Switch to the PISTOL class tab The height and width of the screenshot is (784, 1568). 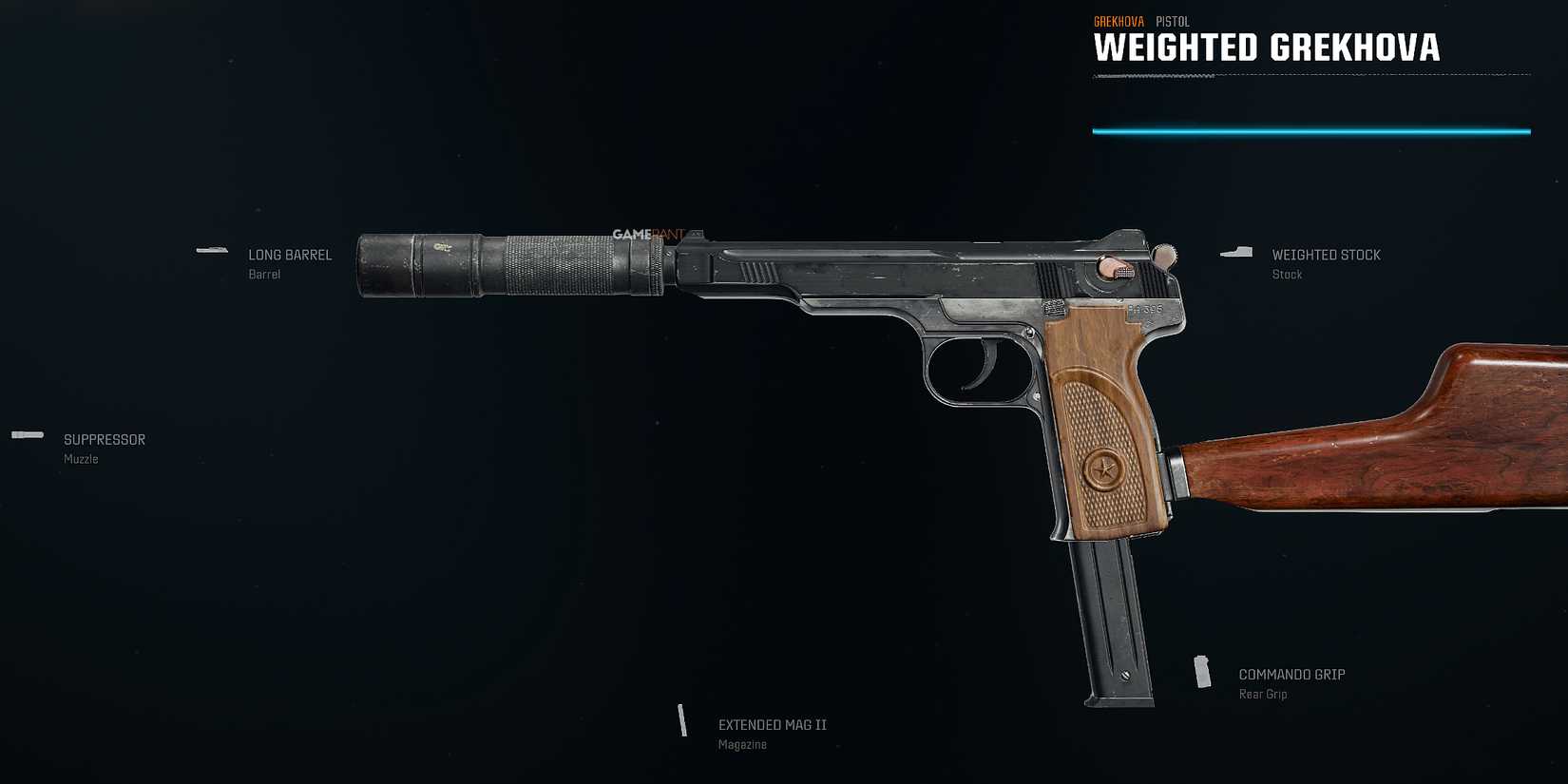[x=1171, y=21]
